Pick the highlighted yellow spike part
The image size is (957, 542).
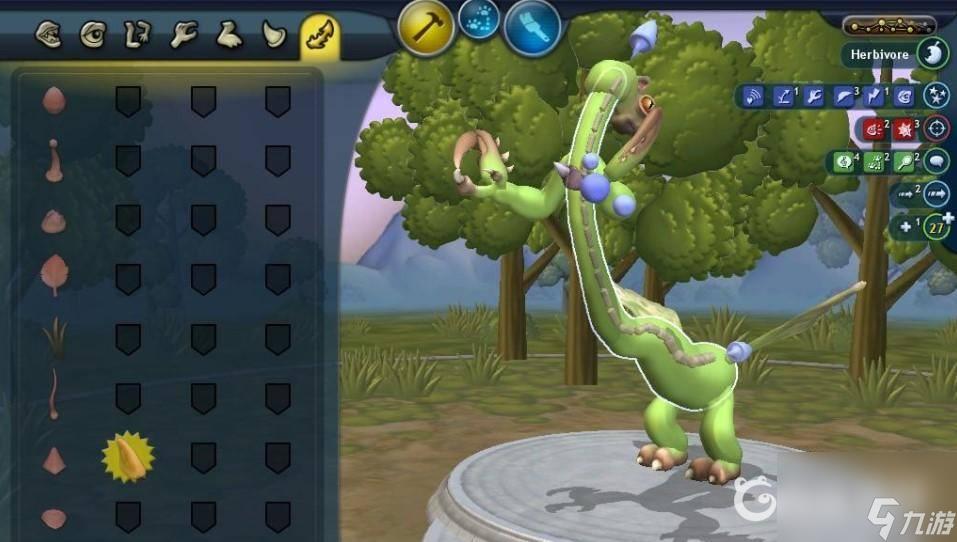(x=128, y=457)
